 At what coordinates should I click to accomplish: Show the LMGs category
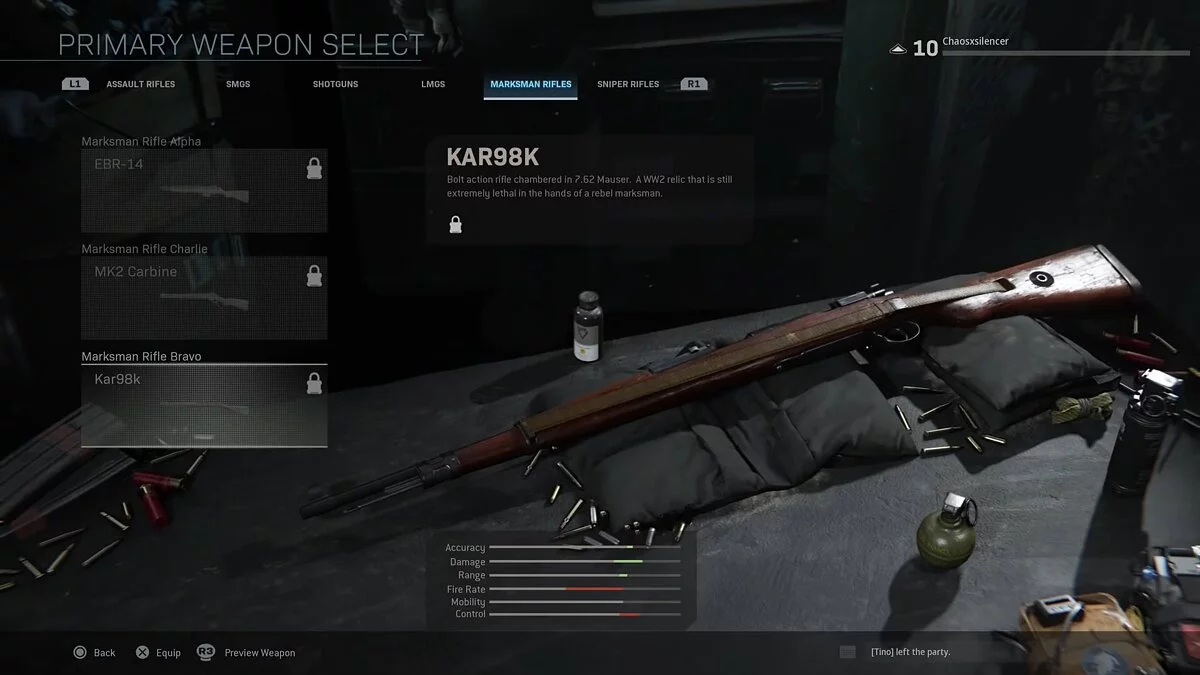(433, 85)
